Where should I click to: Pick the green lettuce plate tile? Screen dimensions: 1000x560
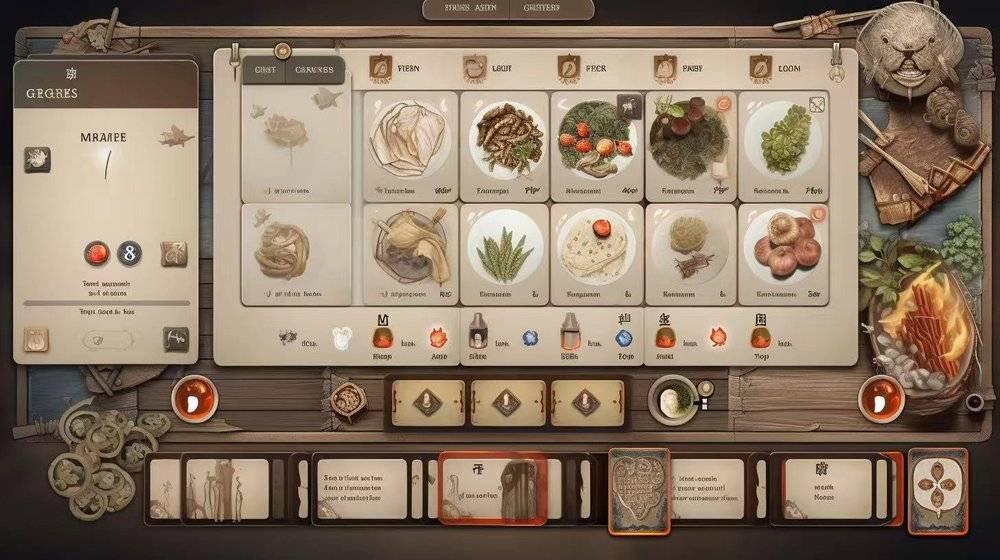783,141
